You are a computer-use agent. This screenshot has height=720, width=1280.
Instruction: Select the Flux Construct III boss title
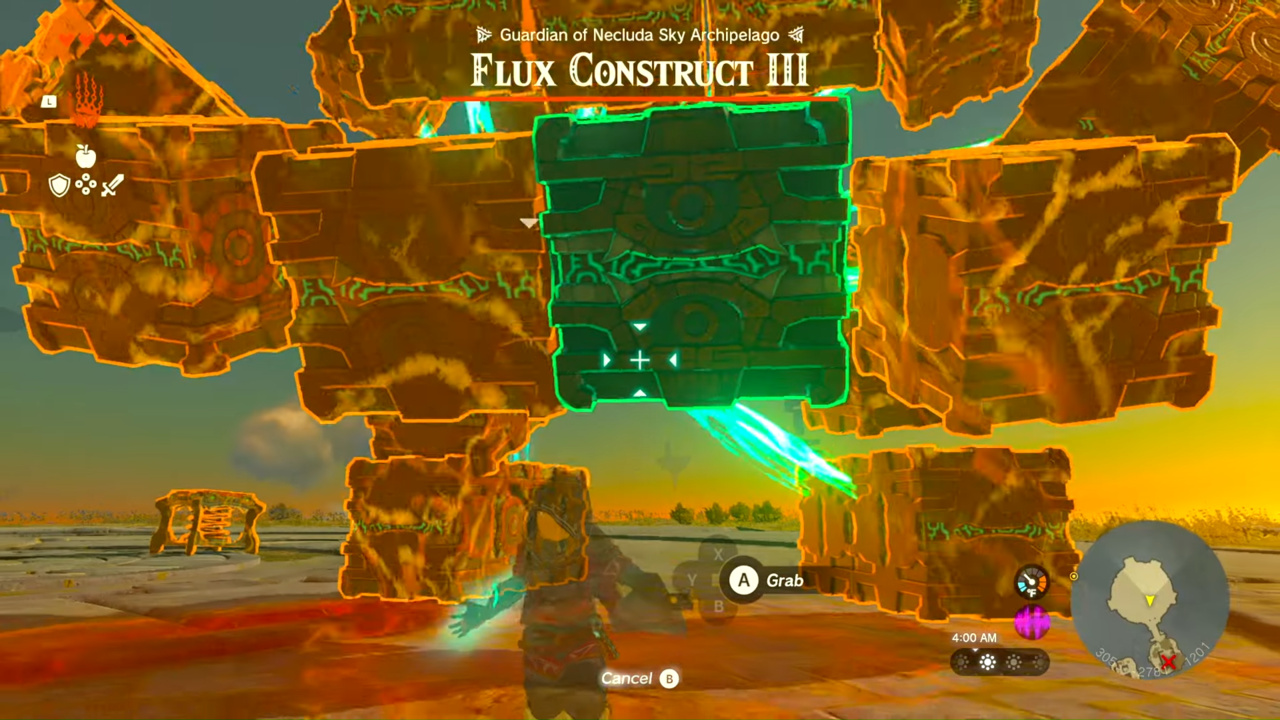tap(640, 70)
